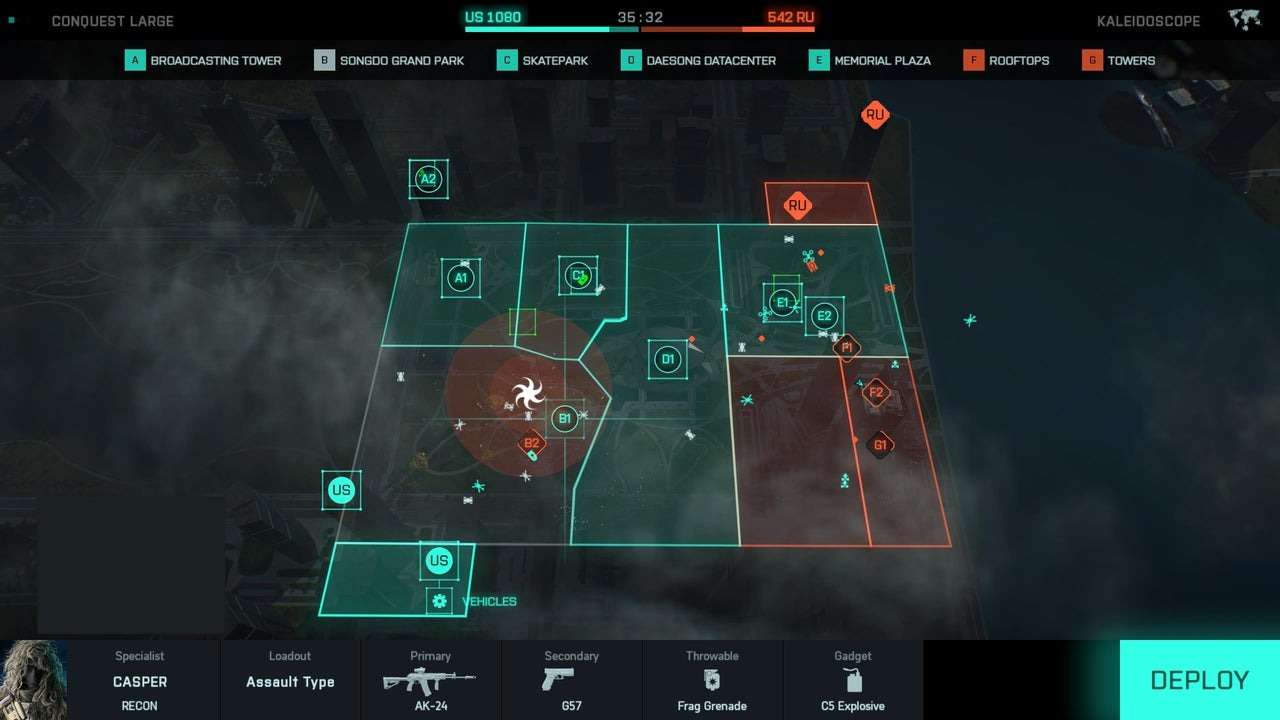Deploy into the match
1280x720 pixels.
pos(1199,680)
